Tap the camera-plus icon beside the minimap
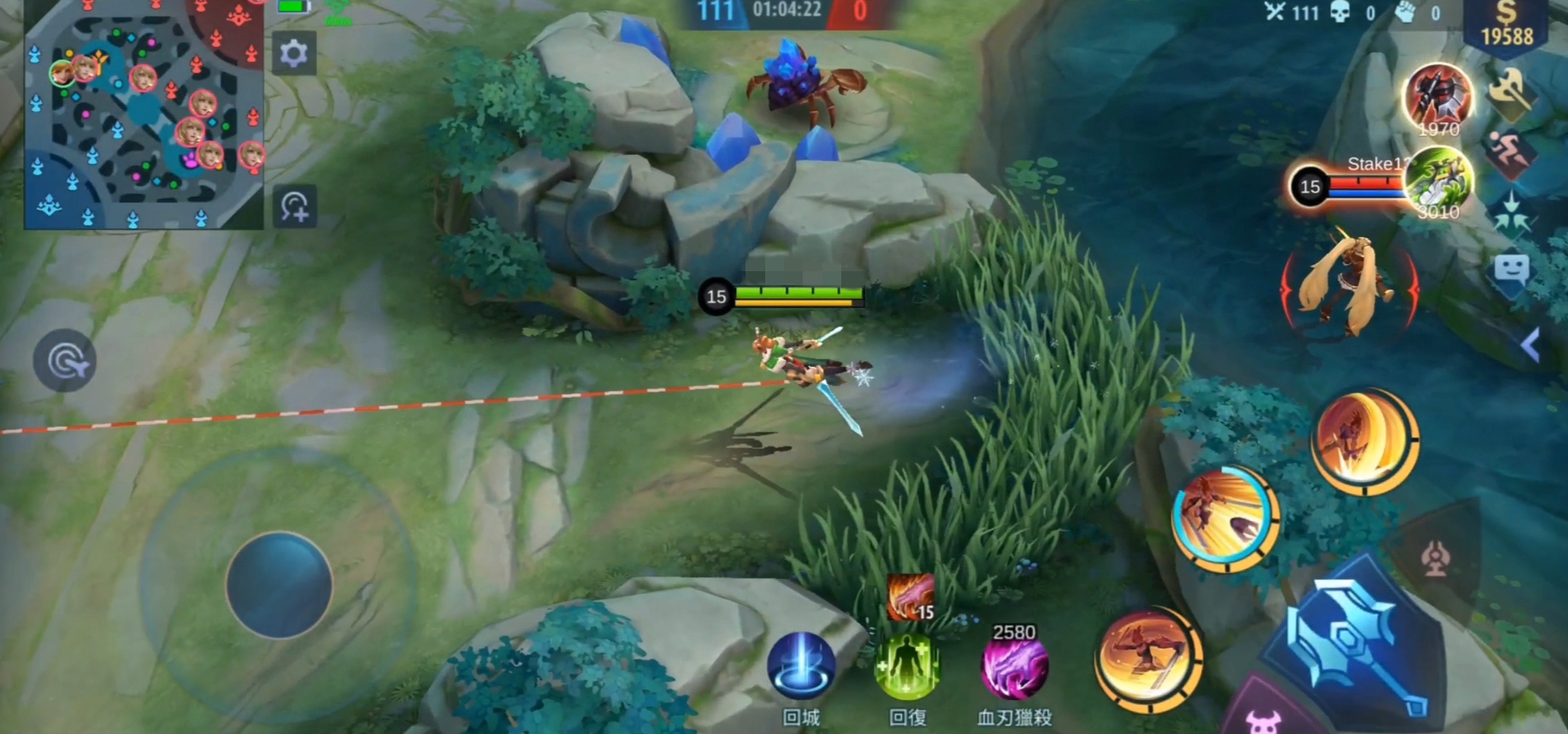1568x734 pixels. [x=295, y=207]
